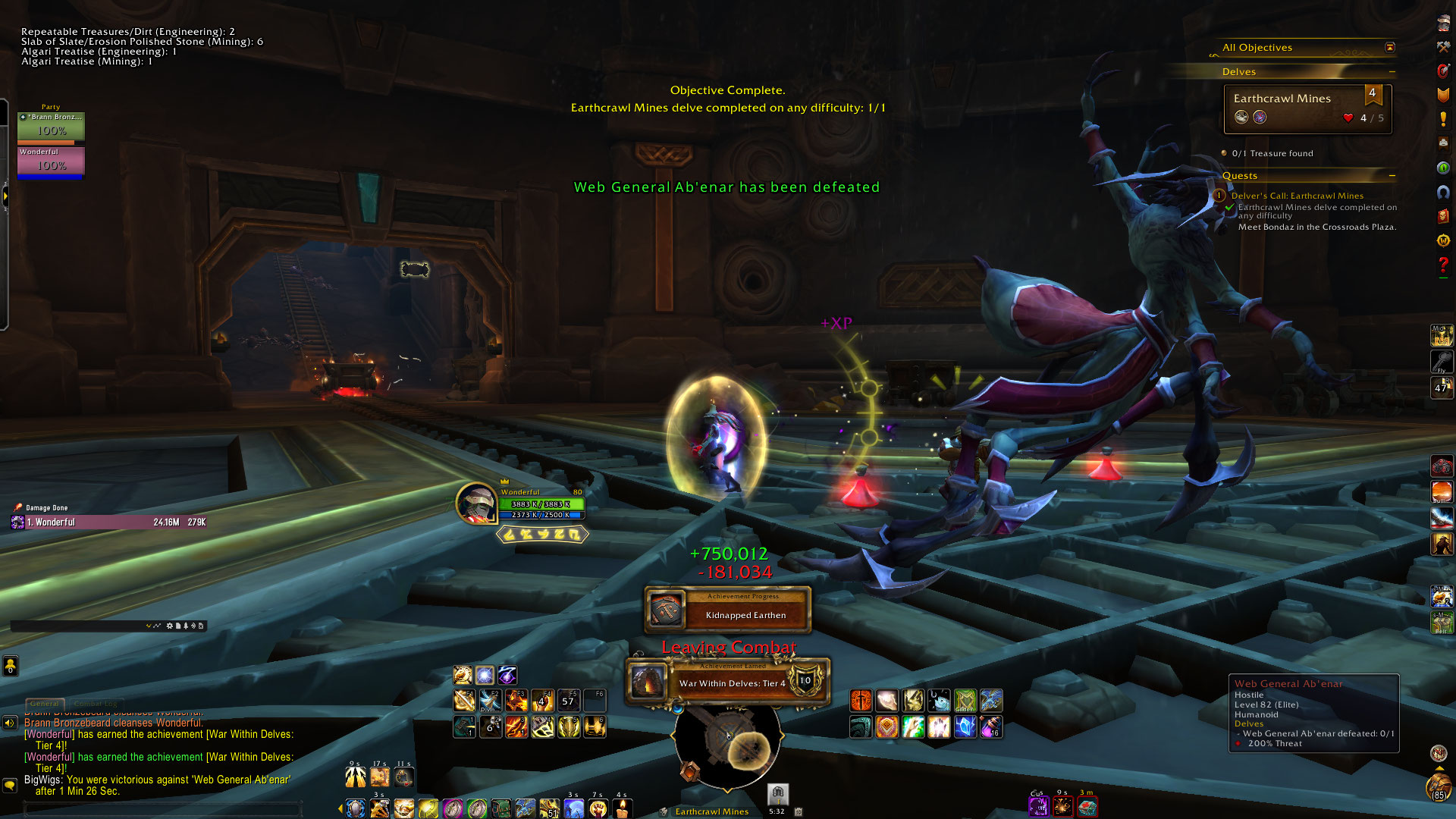Viewport: 1456px width, 819px height.
Task: Click the War Within Delves: Tier 4 achievement alert
Action: click(728, 682)
